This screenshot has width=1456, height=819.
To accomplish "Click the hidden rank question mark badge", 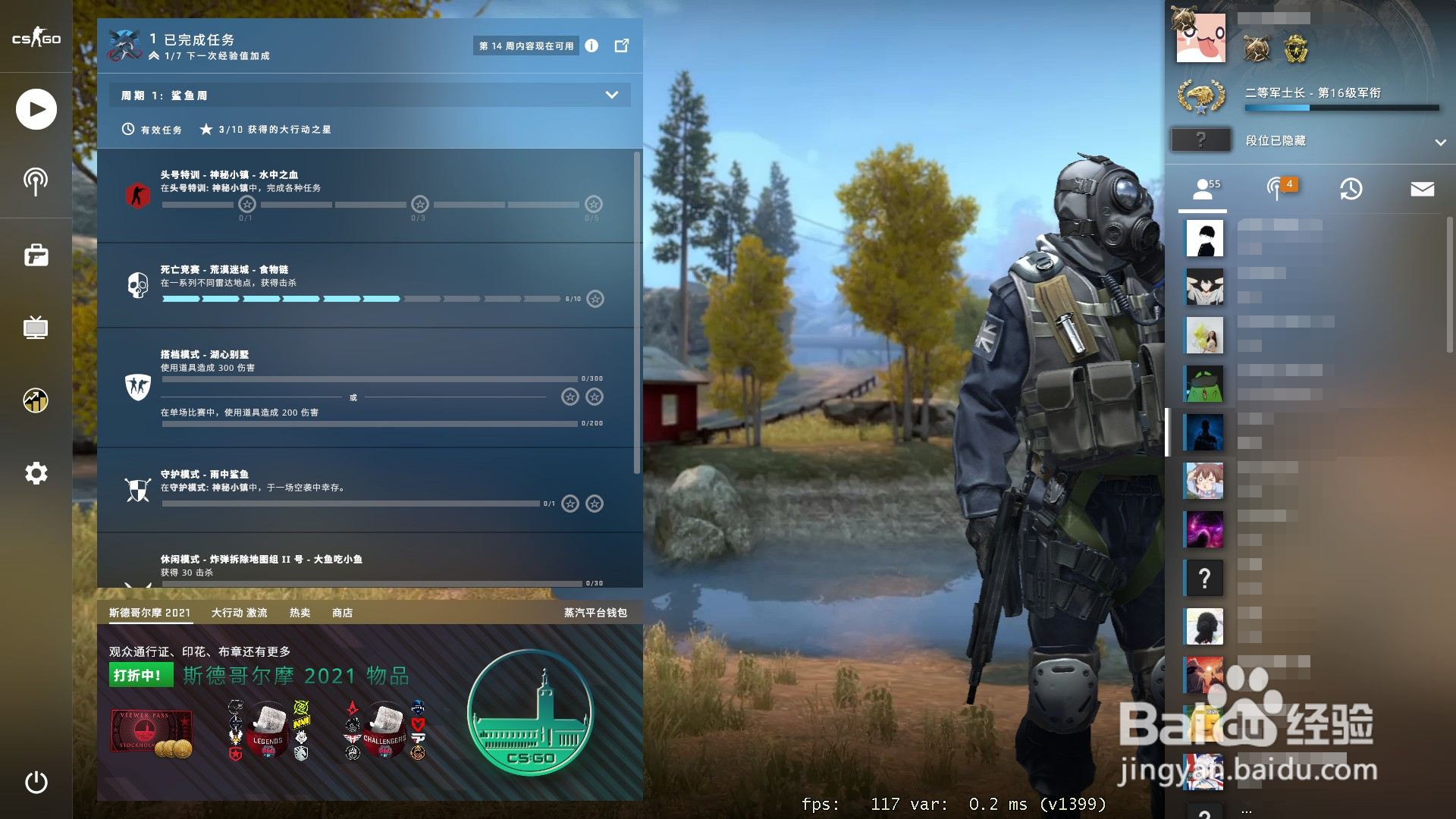I will click(1201, 140).
